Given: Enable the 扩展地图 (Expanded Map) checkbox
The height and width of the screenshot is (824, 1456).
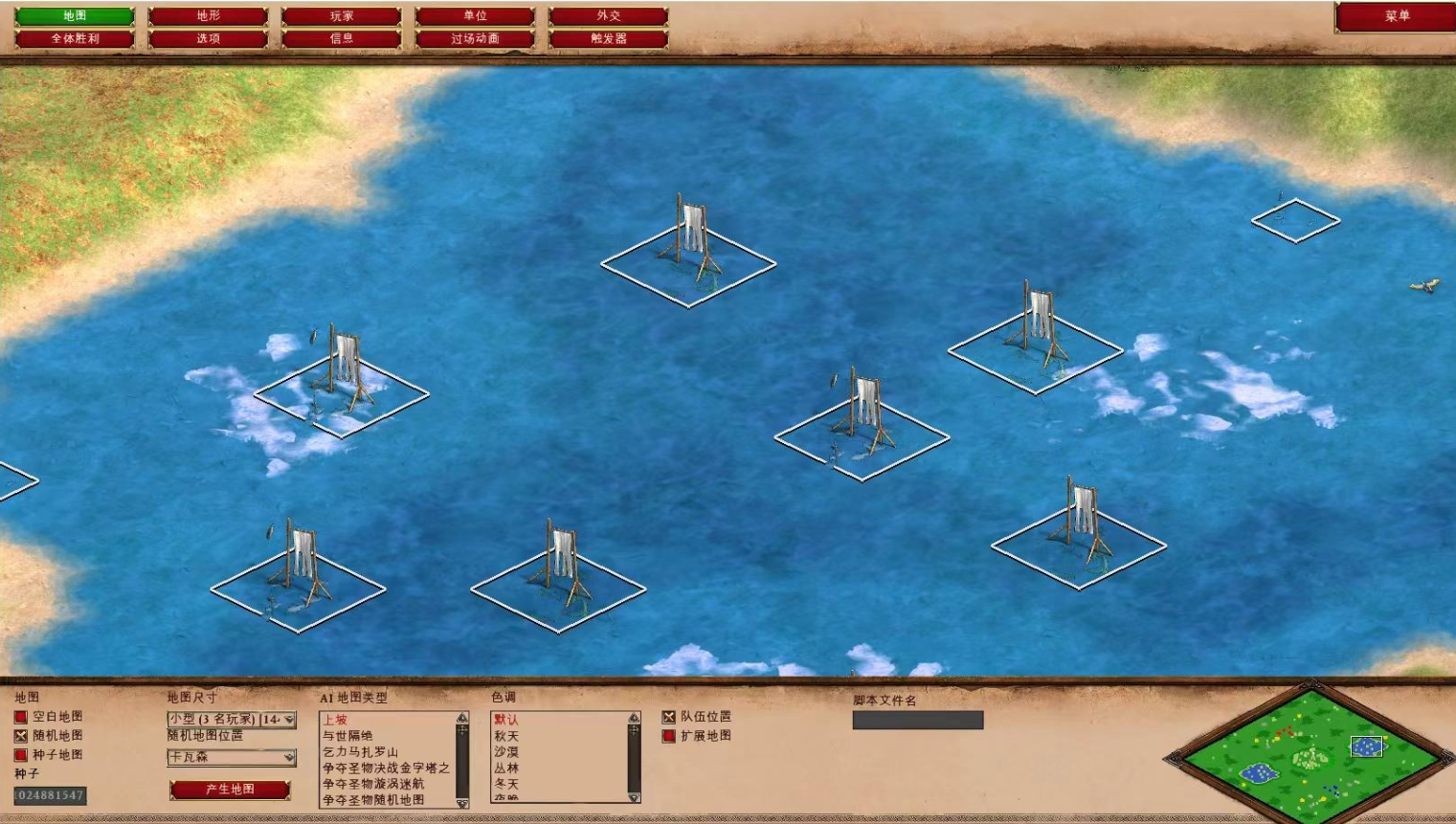Looking at the screenshot, I should 669,736.
